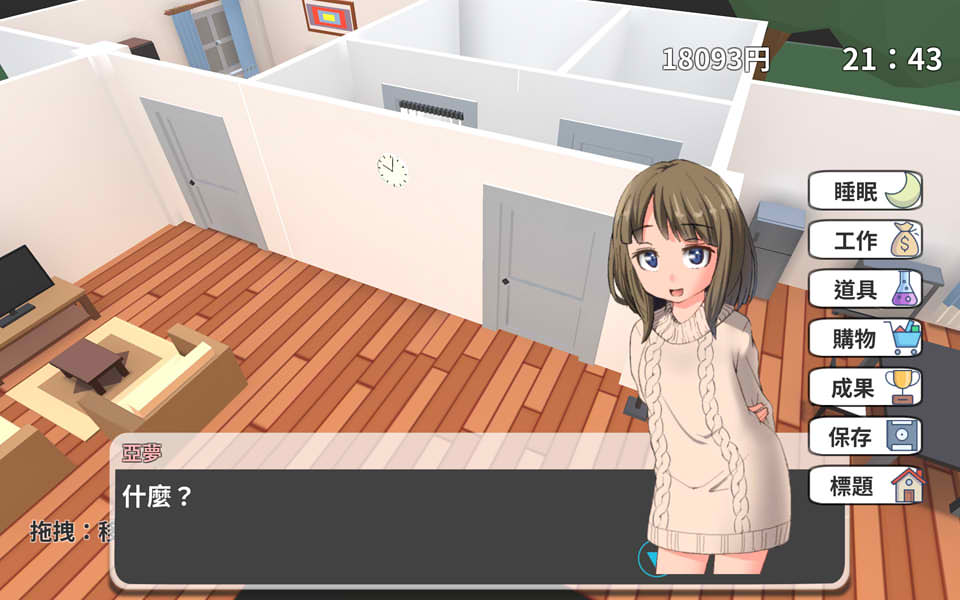Choose the 睡眠 (Sleep) button

[864, 190]
